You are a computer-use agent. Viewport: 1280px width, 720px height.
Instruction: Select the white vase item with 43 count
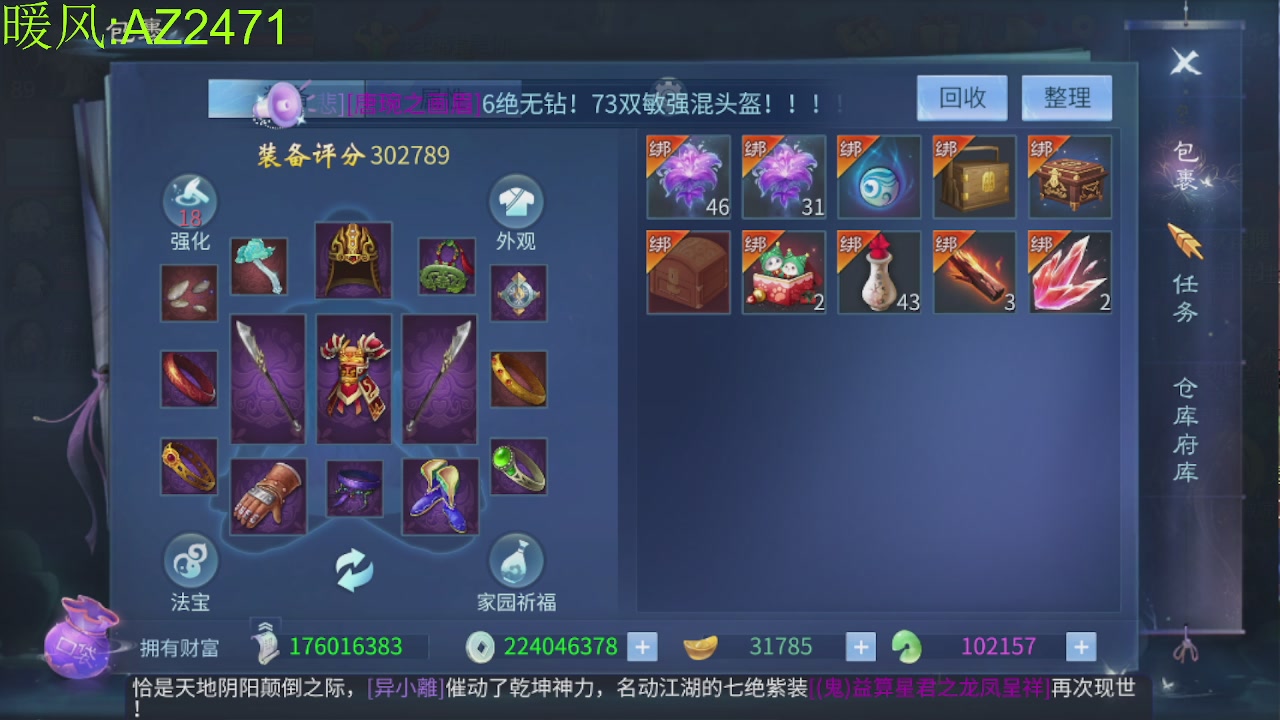[879, 272]
